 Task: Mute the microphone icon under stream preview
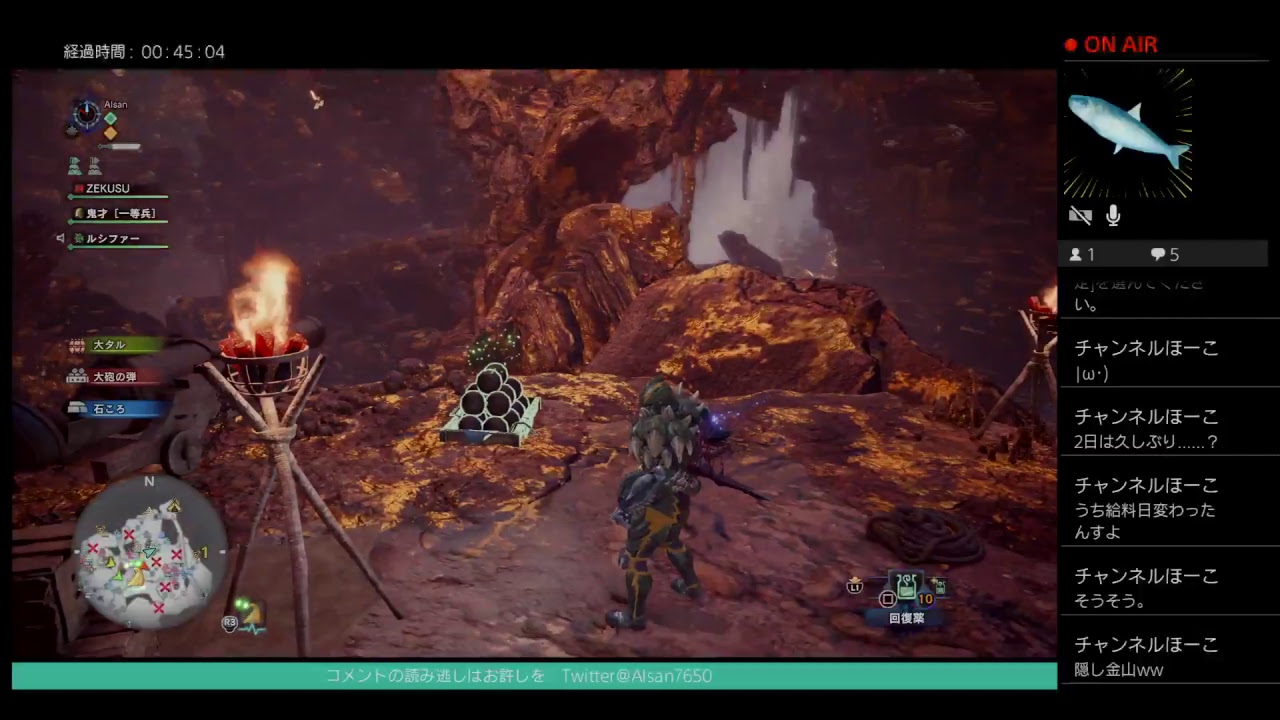[x=1113, y=215]
